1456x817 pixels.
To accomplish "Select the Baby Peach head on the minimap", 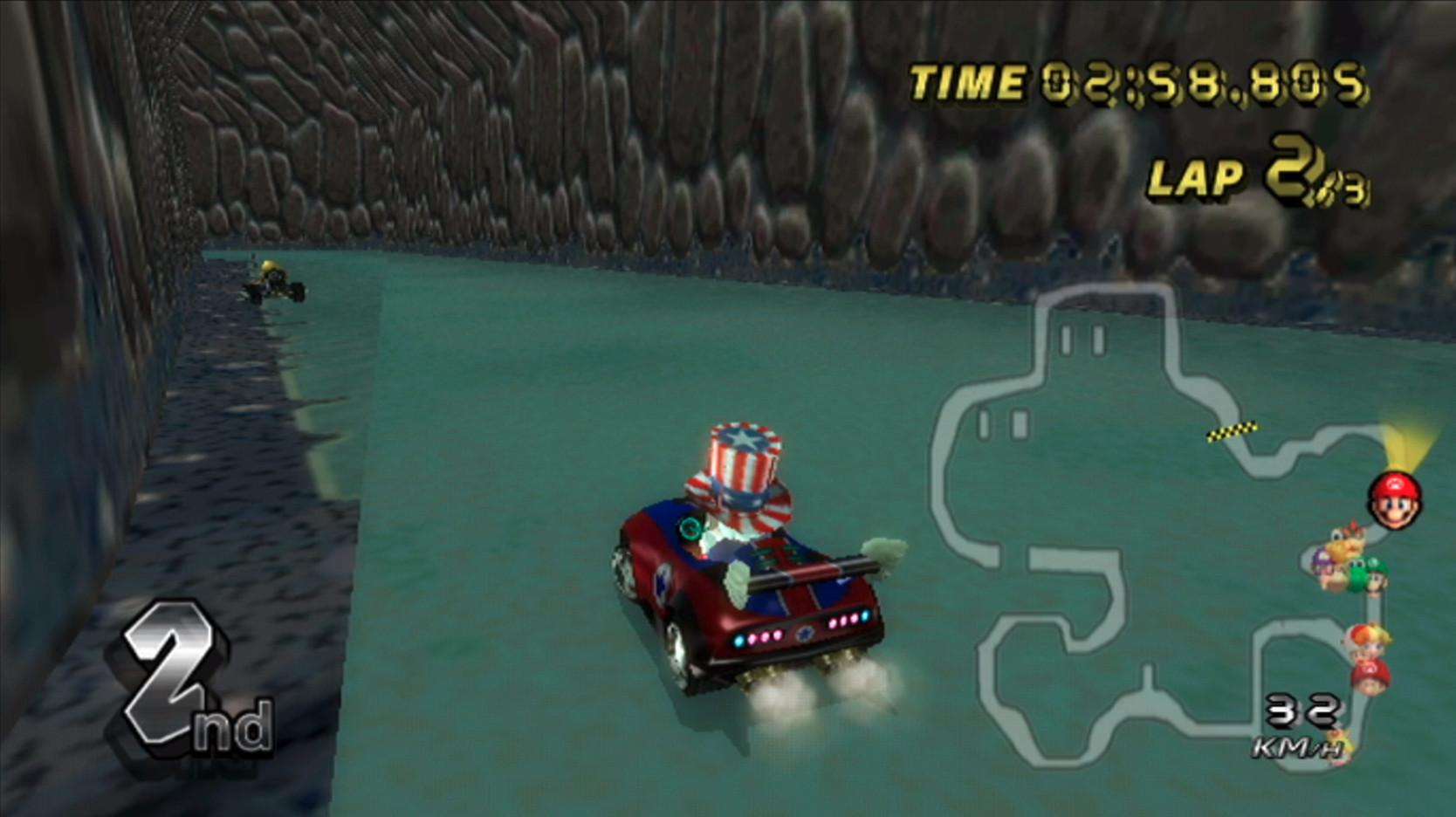I will tap(1373, 639).
